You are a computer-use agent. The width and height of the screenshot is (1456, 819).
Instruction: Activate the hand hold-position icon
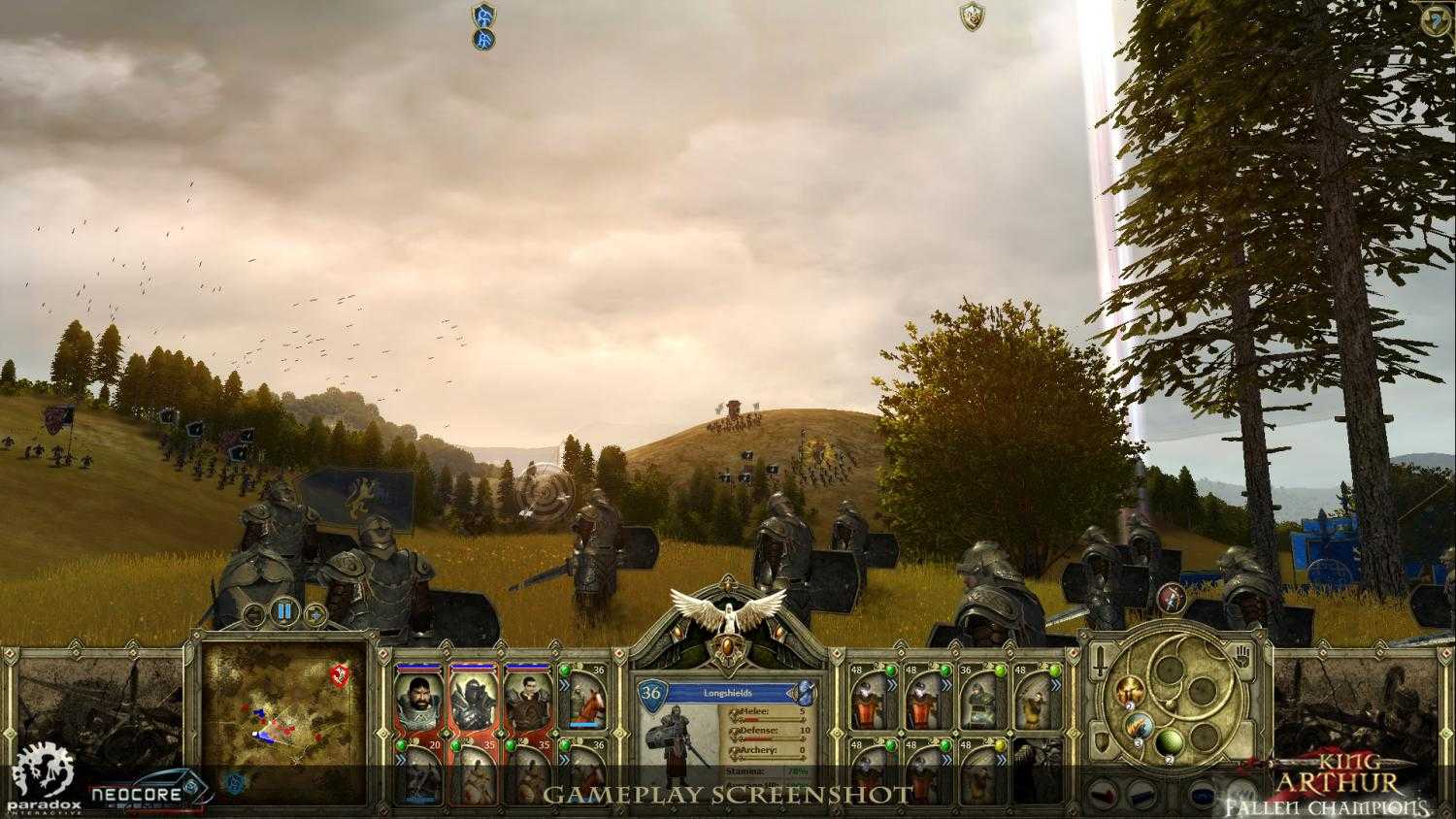coord(1242,656)
